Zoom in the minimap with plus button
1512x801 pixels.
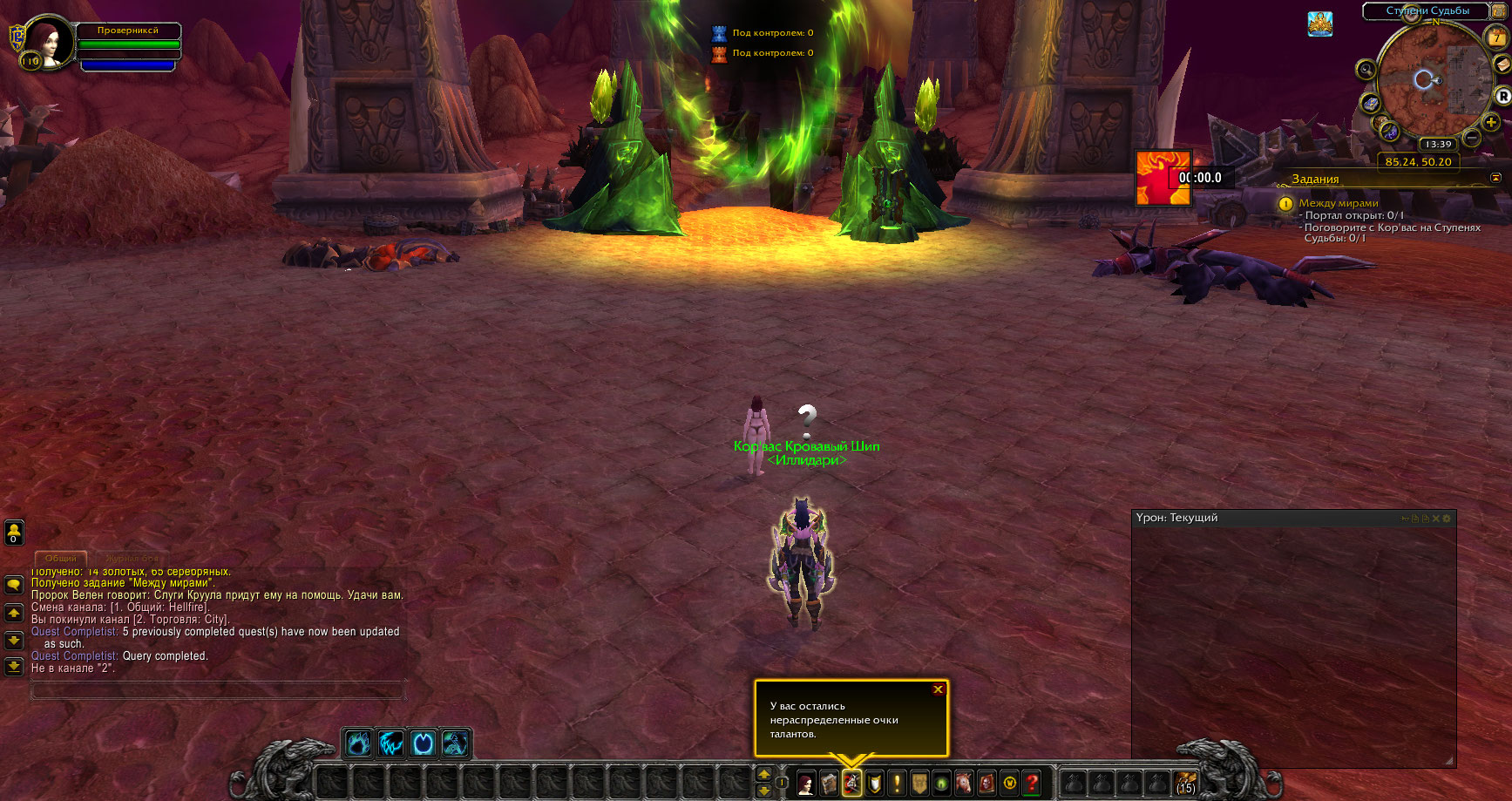click(x=1491, y=123)
